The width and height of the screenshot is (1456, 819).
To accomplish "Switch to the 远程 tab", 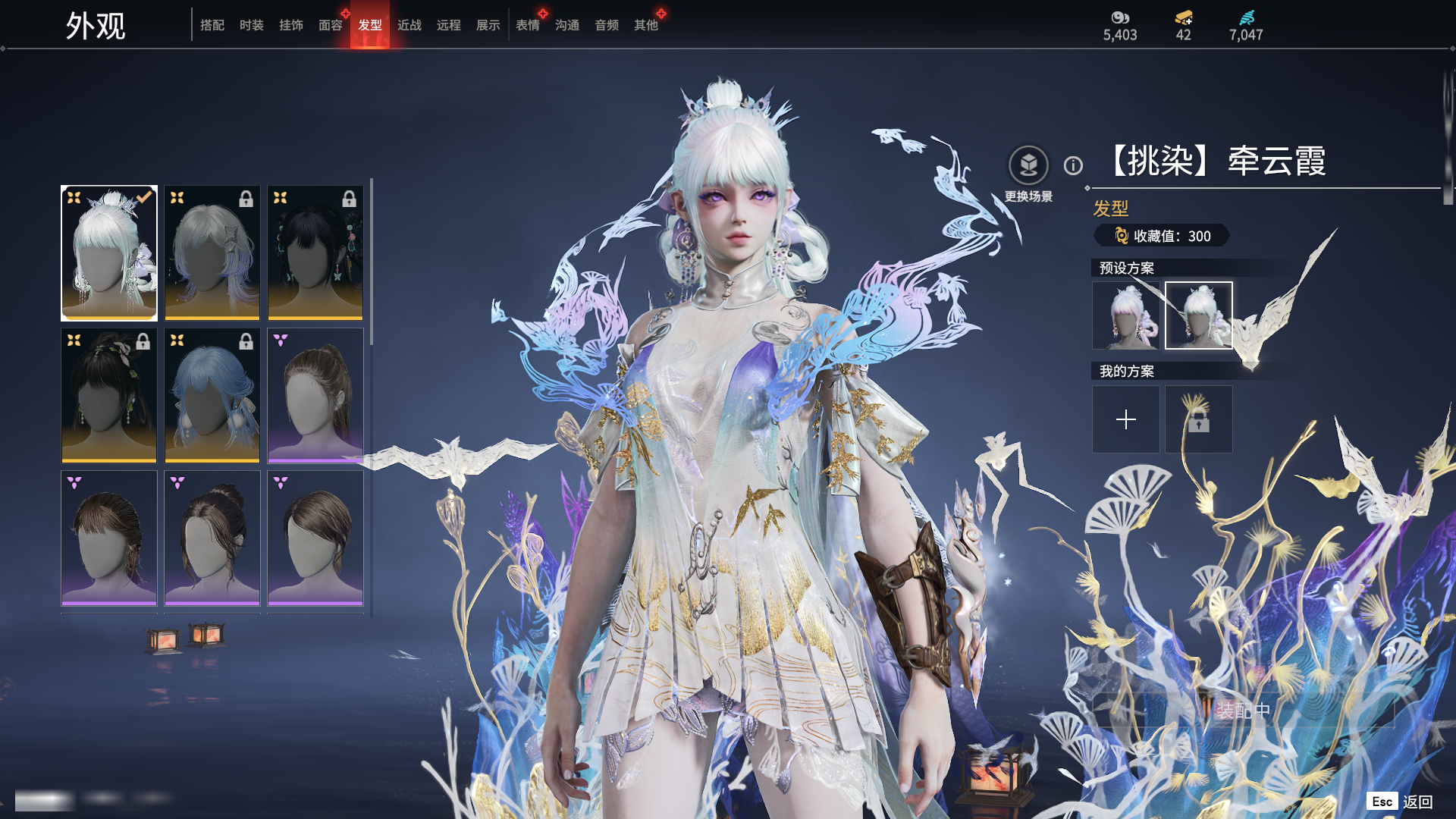I will point(448,25).
